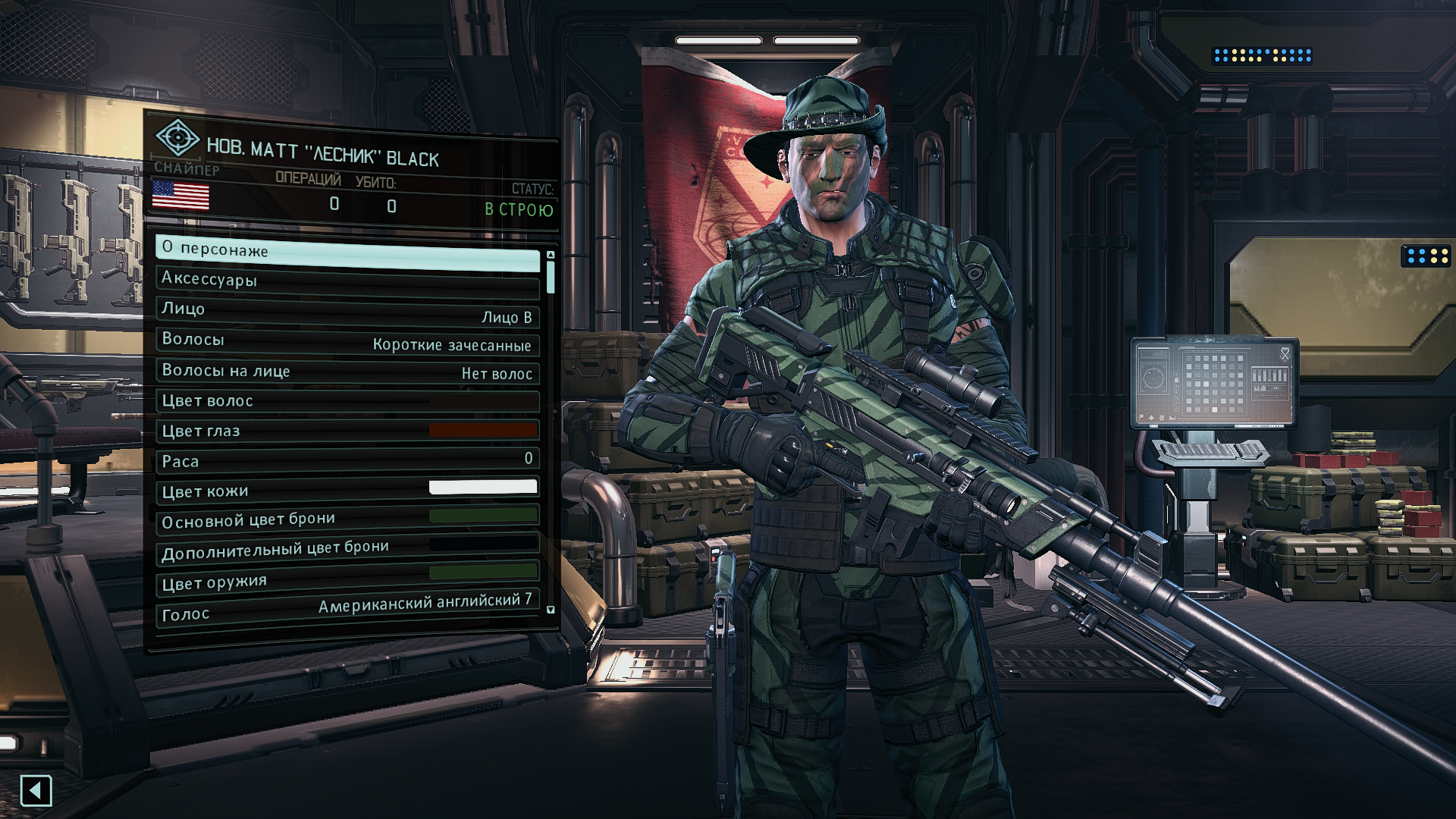
Task: Open the "Цвет волос" hair color option
Action: (x=347, y=400)
